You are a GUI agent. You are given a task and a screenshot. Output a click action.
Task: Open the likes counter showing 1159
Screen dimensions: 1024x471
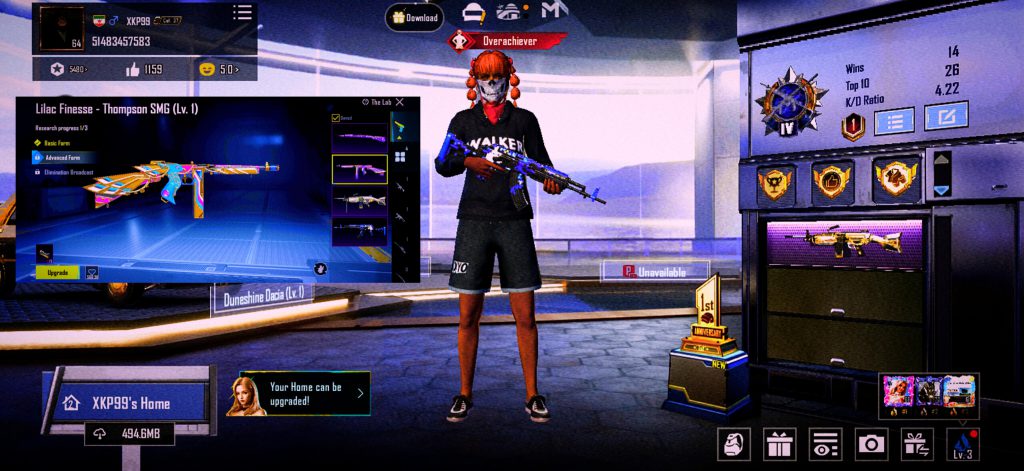point(144,69)
